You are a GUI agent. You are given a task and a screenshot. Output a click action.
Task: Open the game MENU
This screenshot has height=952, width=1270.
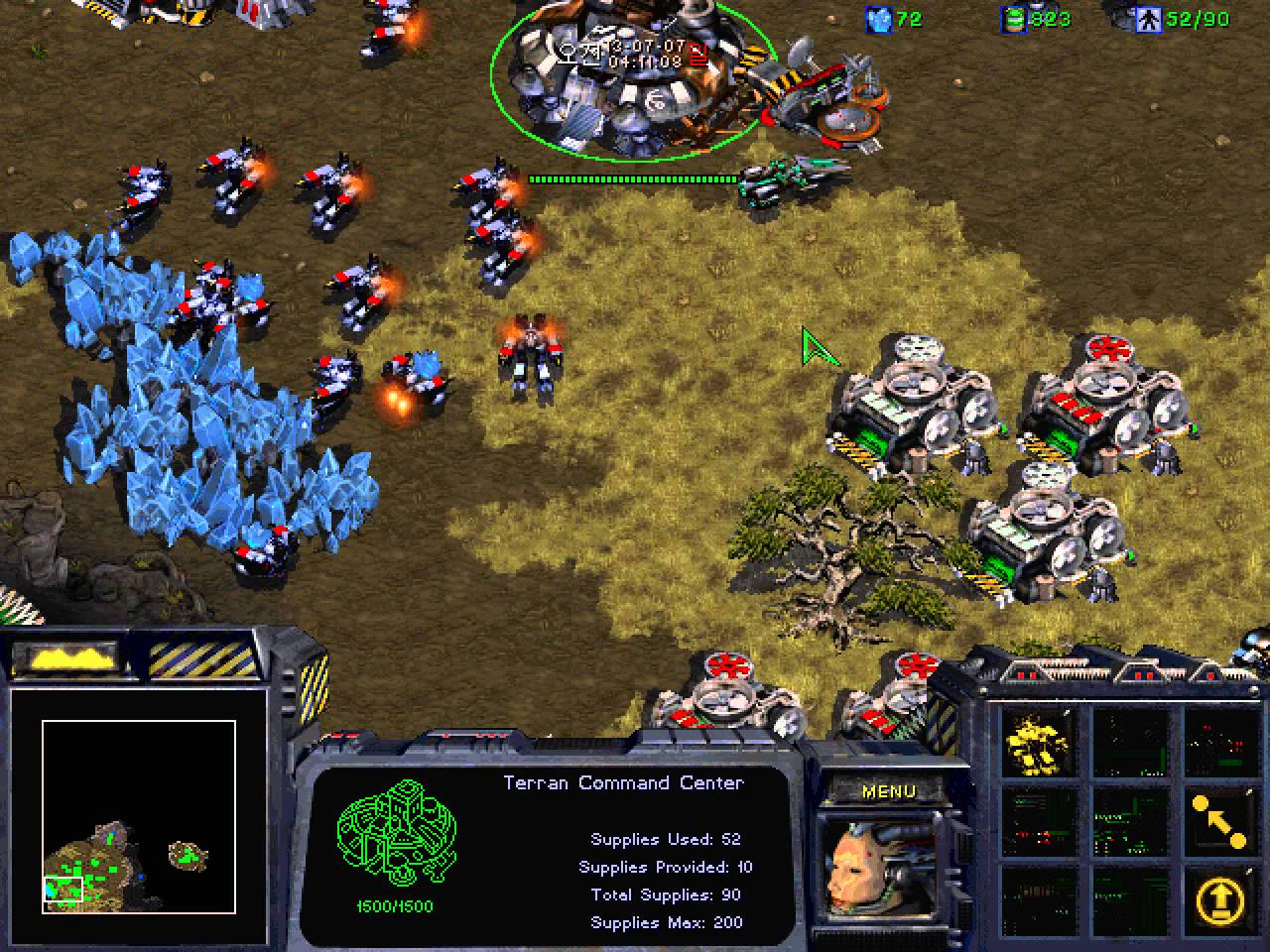888,791
